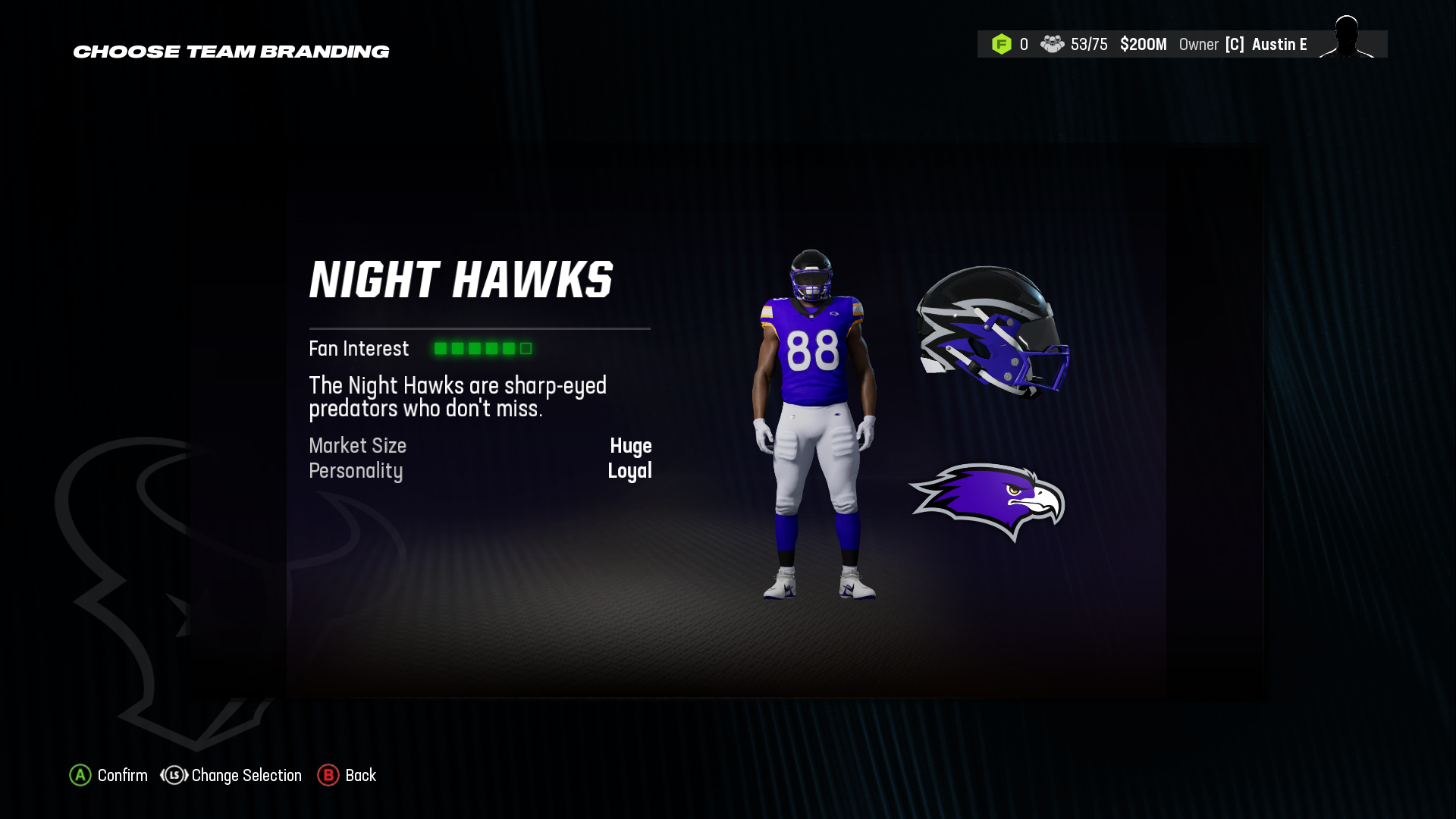
Task: Click the CHOOSE TEAM BRANDING header
Action: [x=231, y=52]
